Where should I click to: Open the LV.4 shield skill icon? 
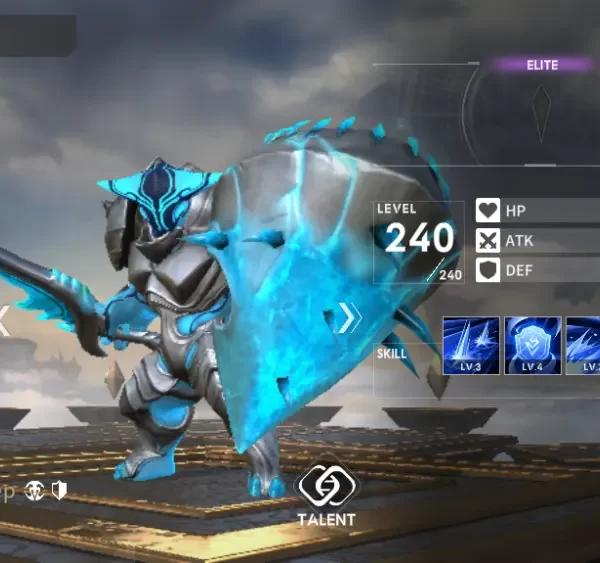[531, 345]
